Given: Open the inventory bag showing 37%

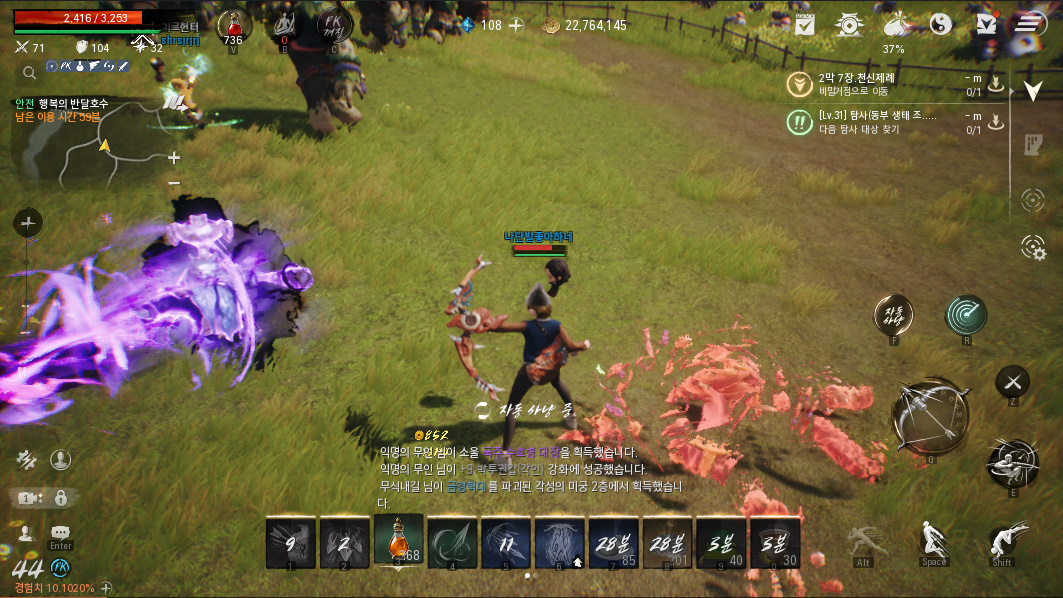Looking at the screenshot, I should (x=894, y=25).
